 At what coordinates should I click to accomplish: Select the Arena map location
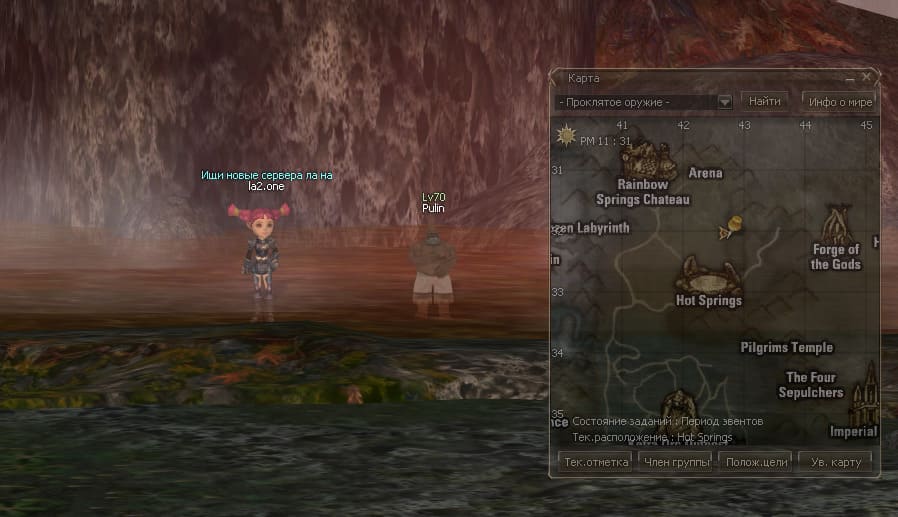point(705,173)
